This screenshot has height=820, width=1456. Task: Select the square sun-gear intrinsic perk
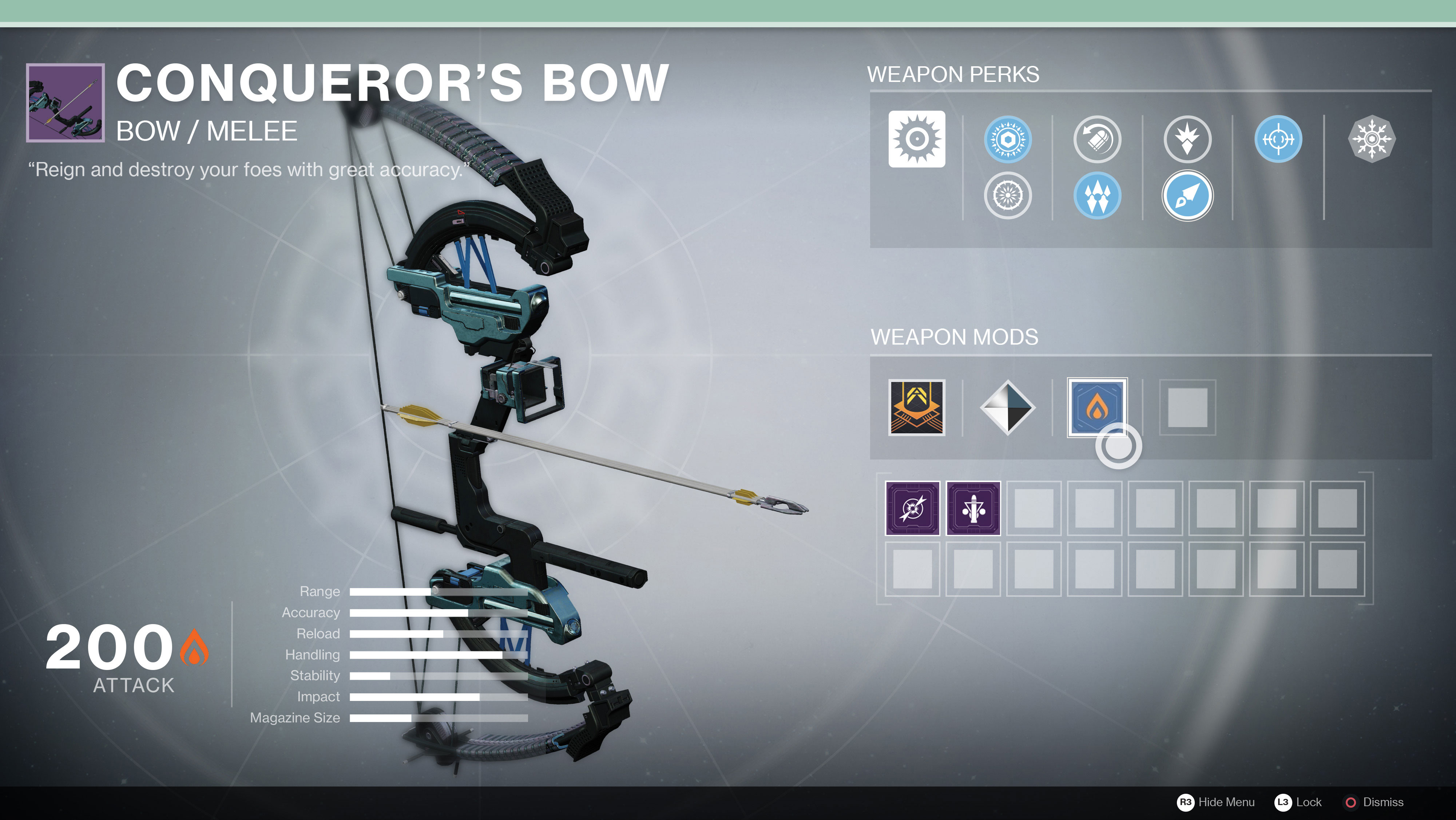click(916, 139)
